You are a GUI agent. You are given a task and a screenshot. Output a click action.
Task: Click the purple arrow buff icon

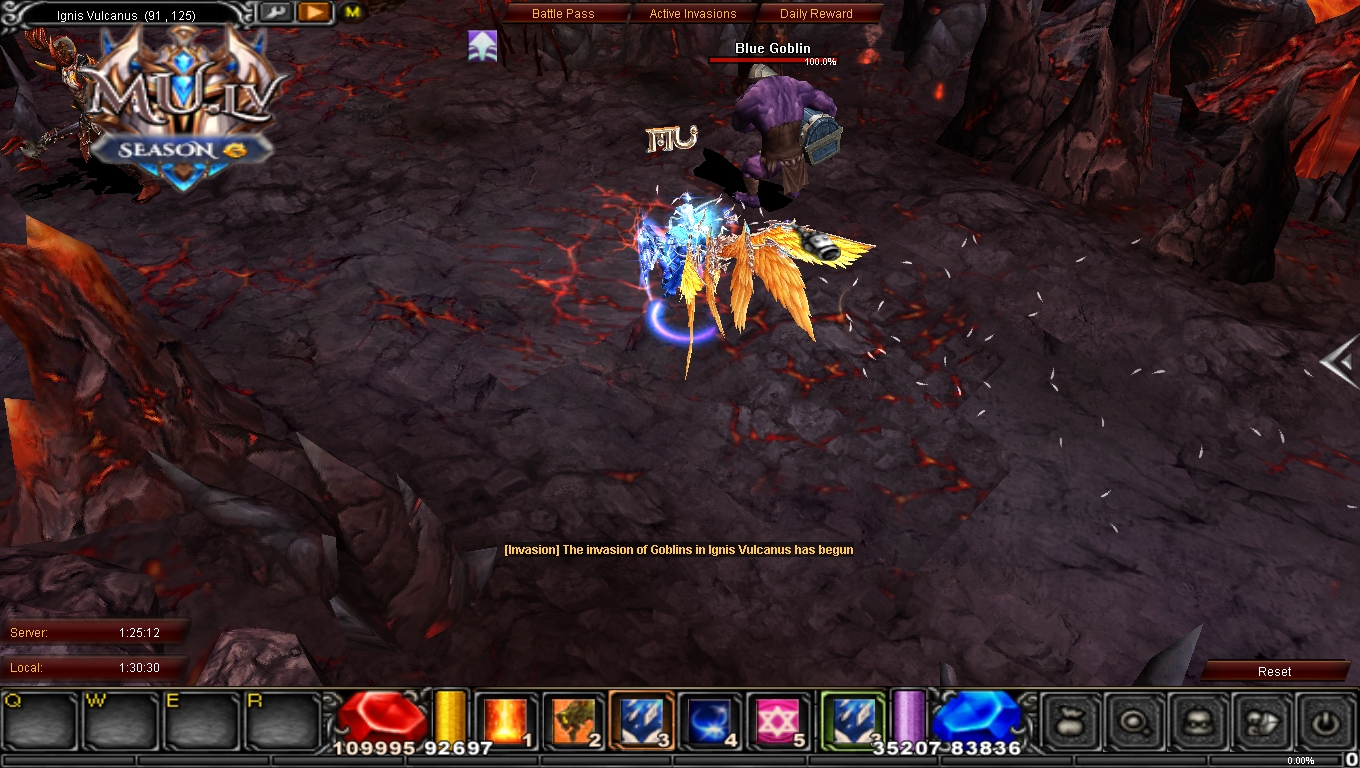(x=482, y=45)
